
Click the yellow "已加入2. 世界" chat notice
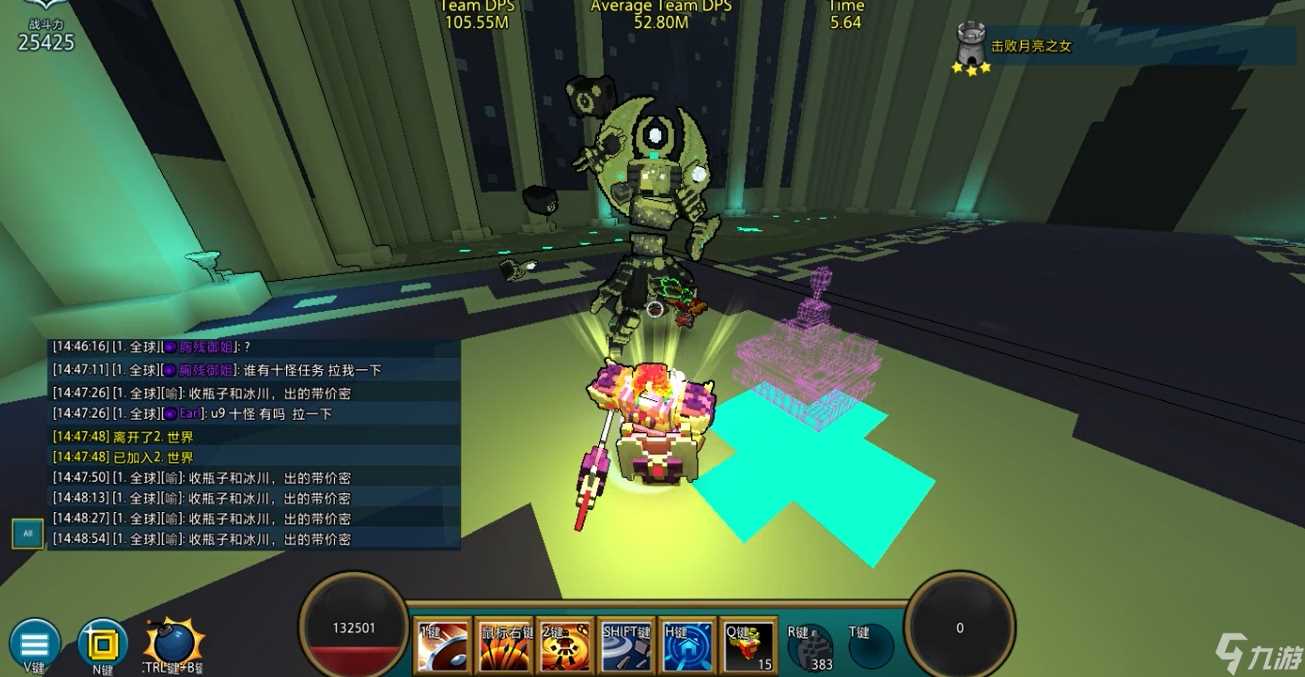(x=153, y=457)
